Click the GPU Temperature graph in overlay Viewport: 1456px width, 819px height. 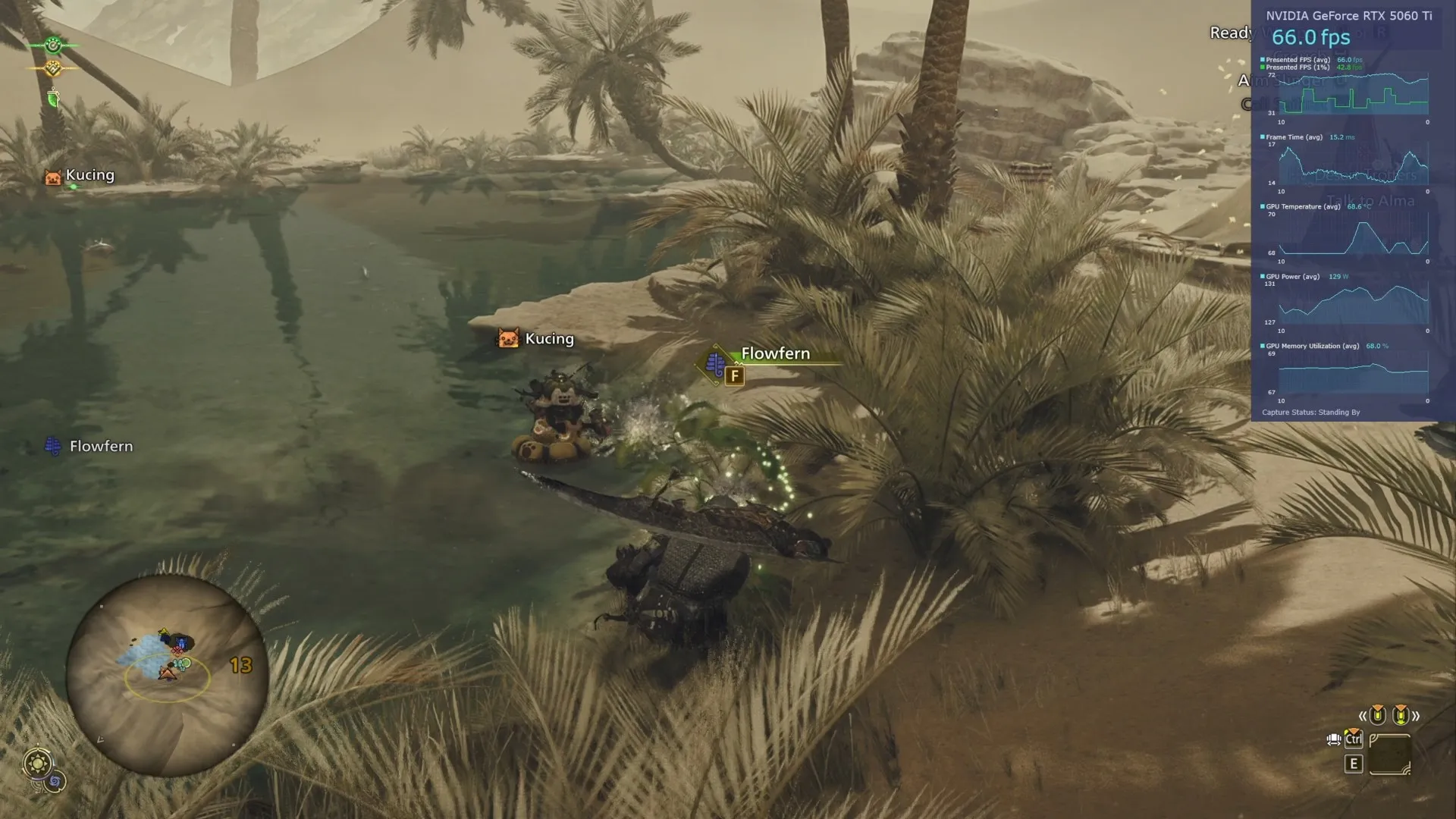[x=1354, y=237]
